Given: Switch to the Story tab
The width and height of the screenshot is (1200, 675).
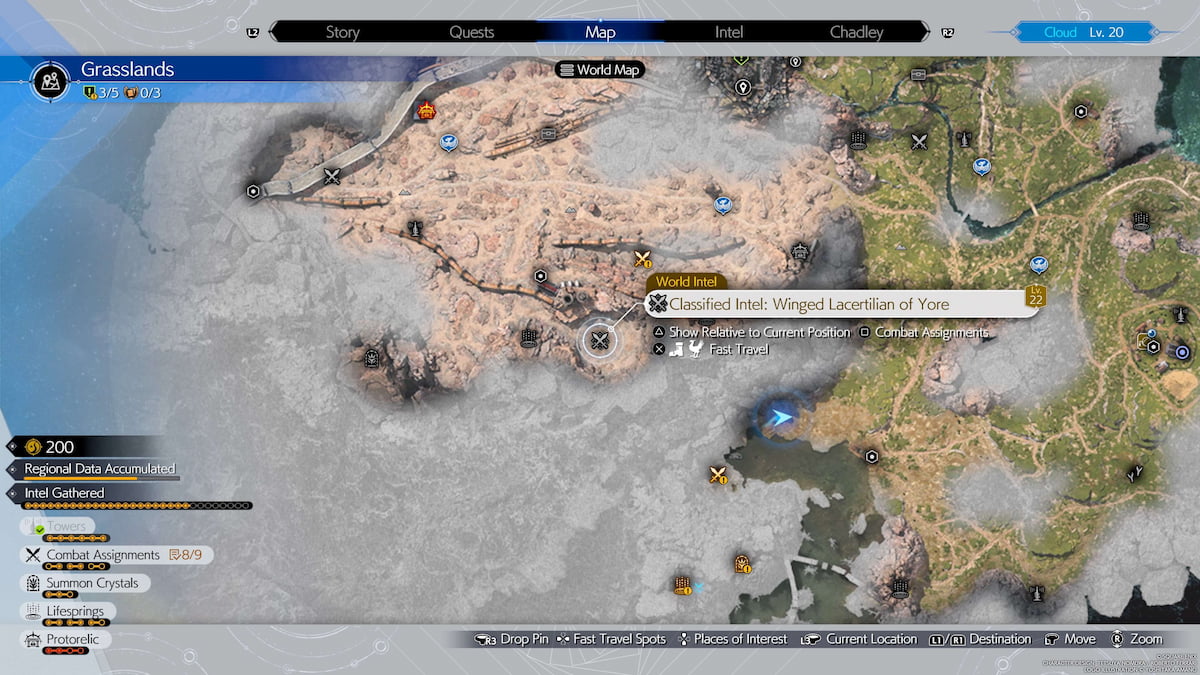Looking at the screenshot, I should click(342, 32).
